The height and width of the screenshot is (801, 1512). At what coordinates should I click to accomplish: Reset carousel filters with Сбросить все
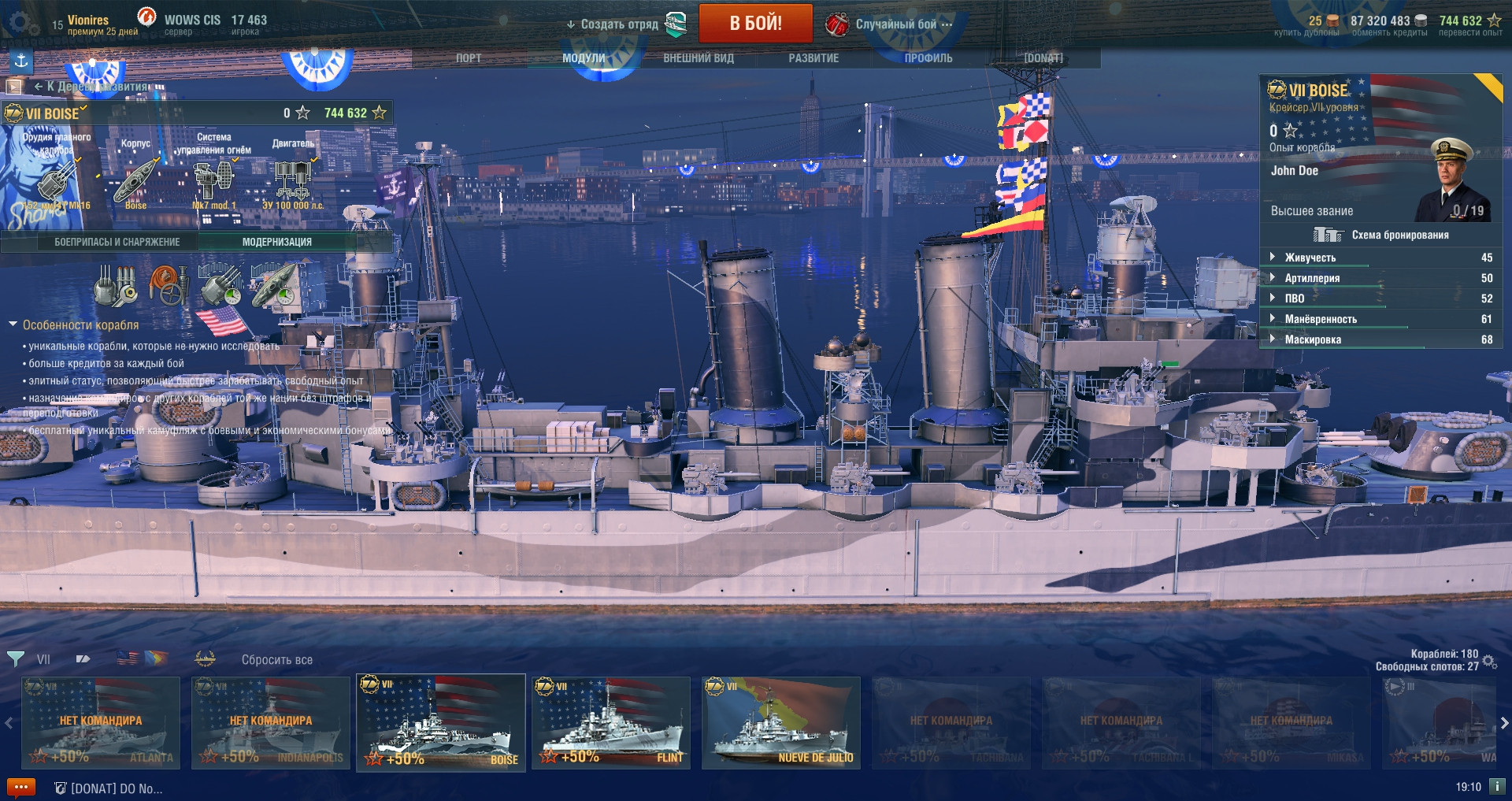276,660
